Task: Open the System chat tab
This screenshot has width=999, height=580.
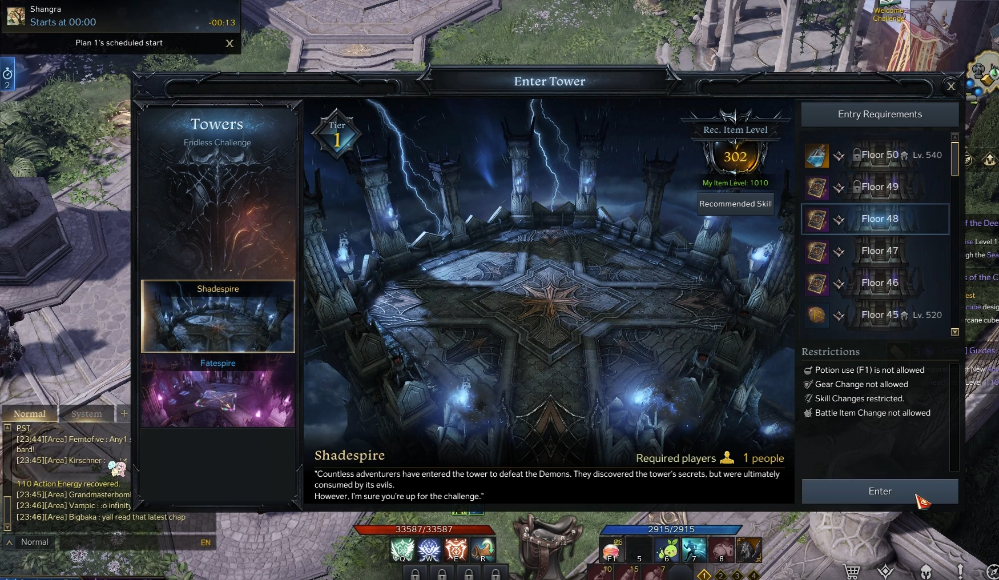Action: tap(87, 414)
